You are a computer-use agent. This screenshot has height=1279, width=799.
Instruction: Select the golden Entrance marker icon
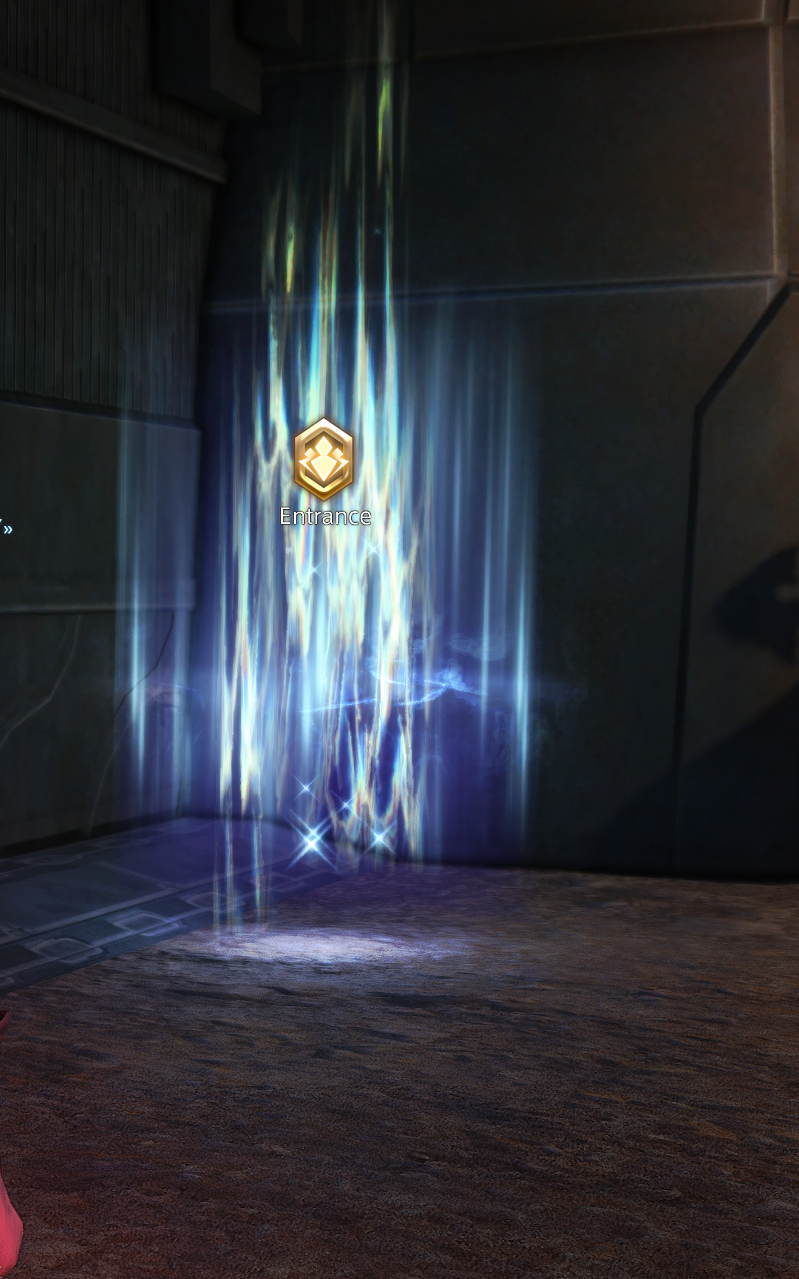pyautogui.click(x=324, y=460)
